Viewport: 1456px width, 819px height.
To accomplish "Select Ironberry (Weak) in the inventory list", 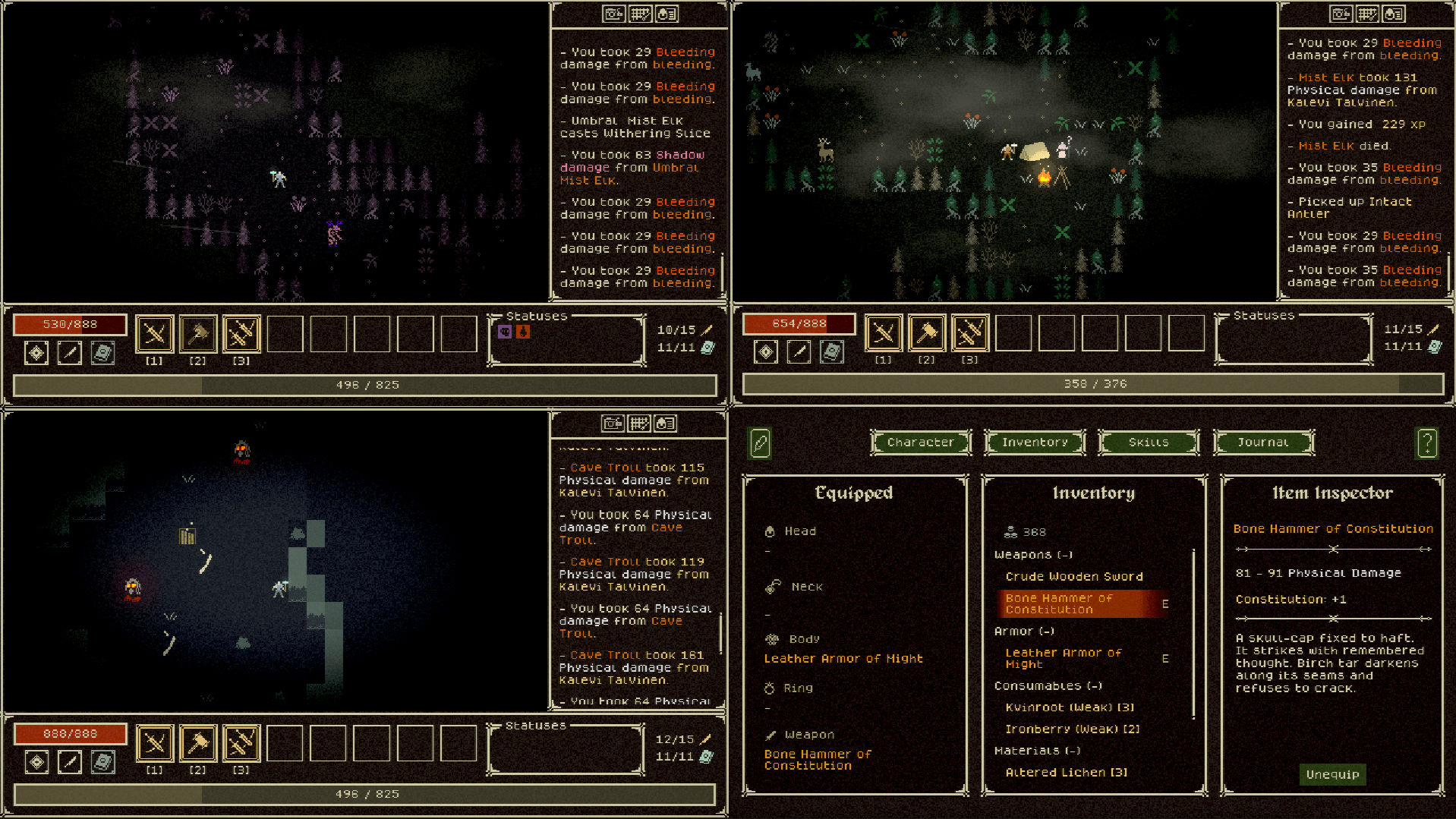I will 1072,729.
